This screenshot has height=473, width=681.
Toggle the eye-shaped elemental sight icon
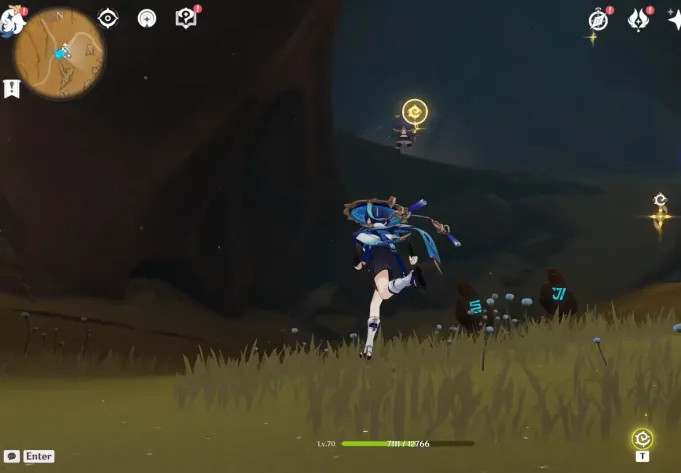point(107,18)
